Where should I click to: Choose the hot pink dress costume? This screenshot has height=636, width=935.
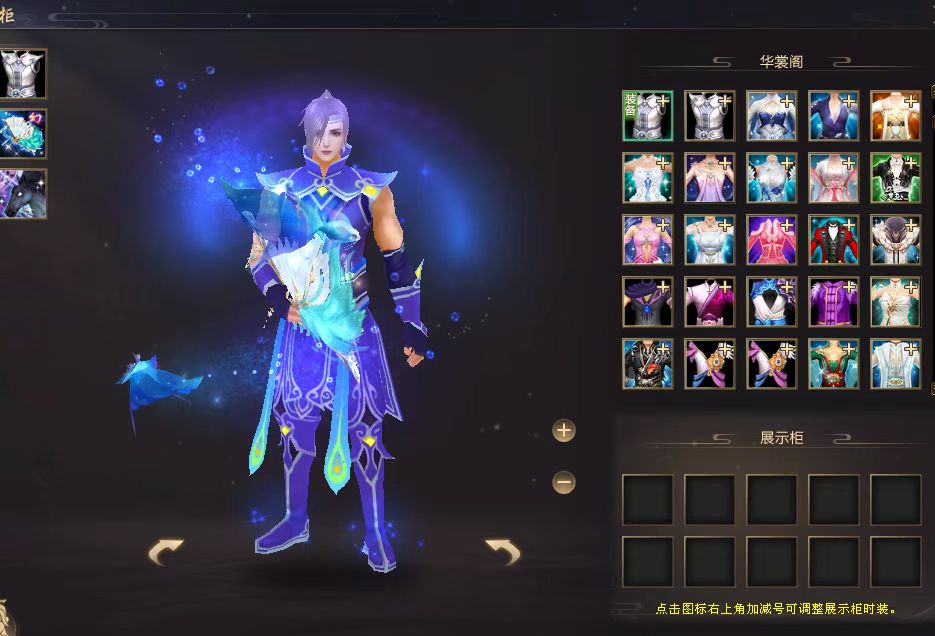pos(772,240)
